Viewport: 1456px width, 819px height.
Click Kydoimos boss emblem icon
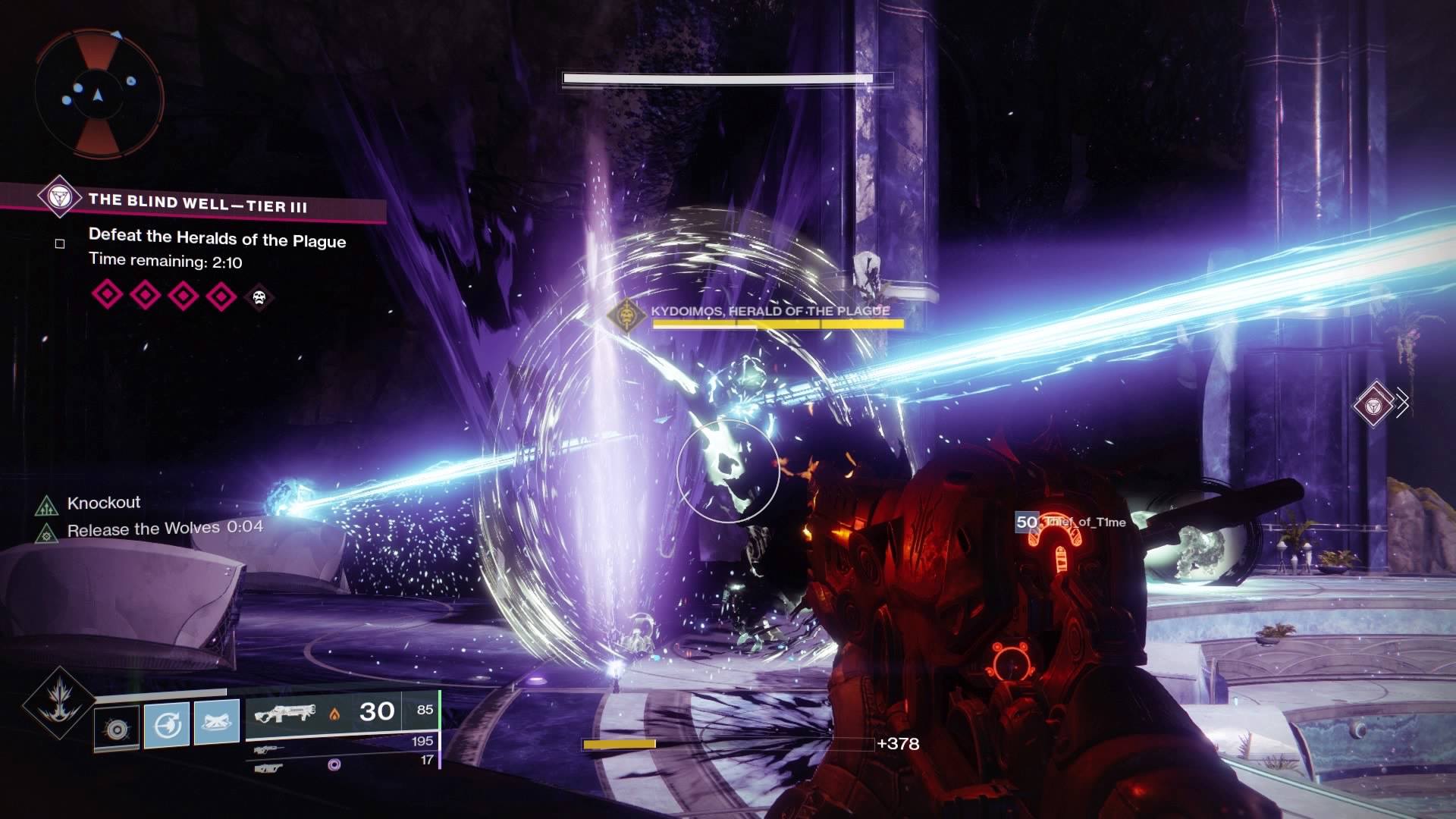[x=626, y=314]
